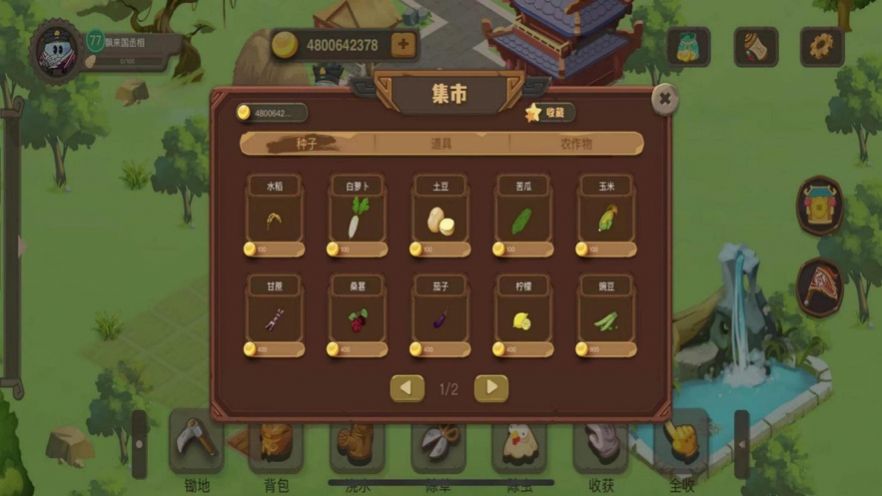Select the 种子 seeds tab
882x496 pixels.
click(307, 144)
